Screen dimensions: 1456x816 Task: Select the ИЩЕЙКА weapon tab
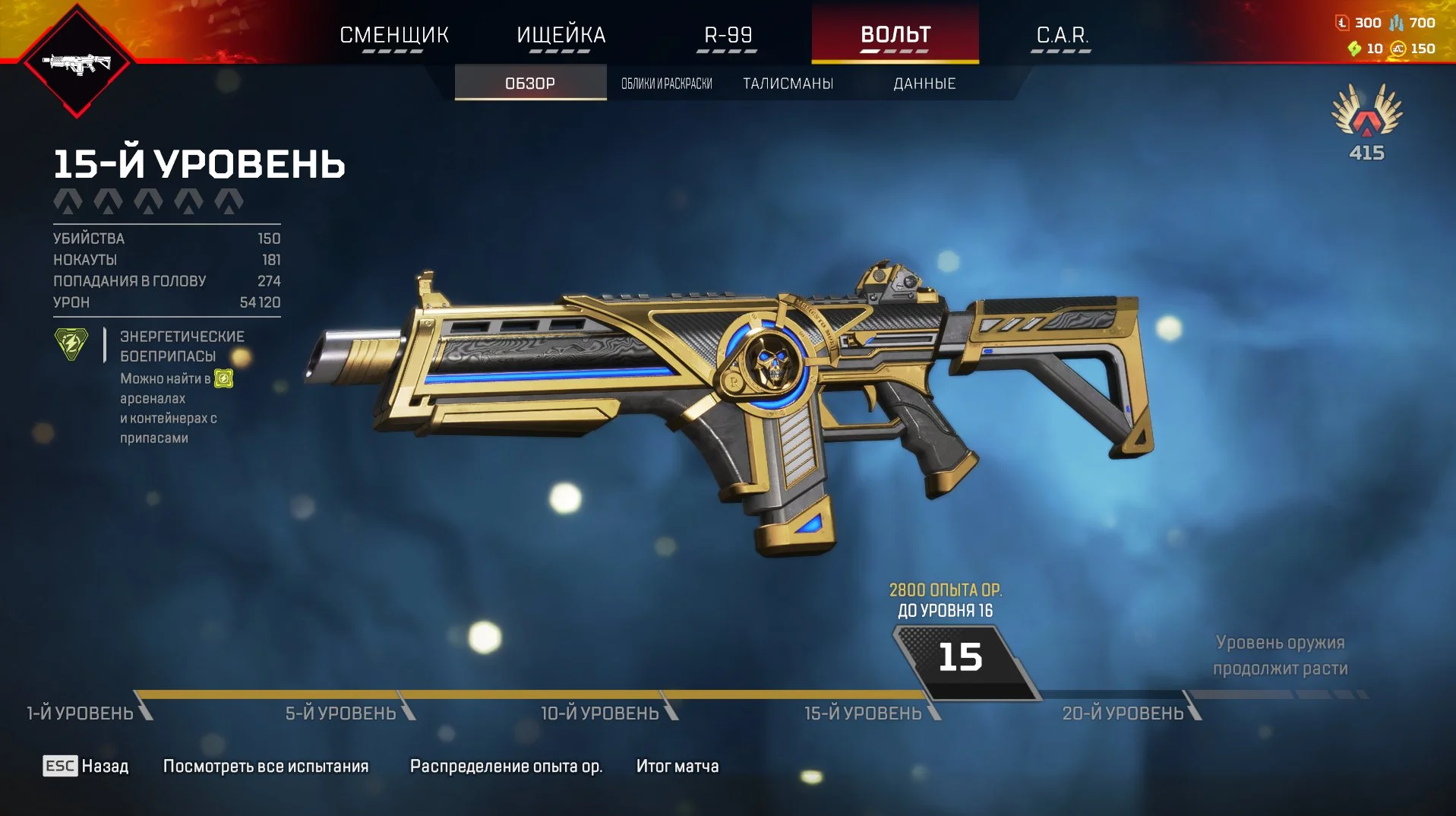coord(561,35)
